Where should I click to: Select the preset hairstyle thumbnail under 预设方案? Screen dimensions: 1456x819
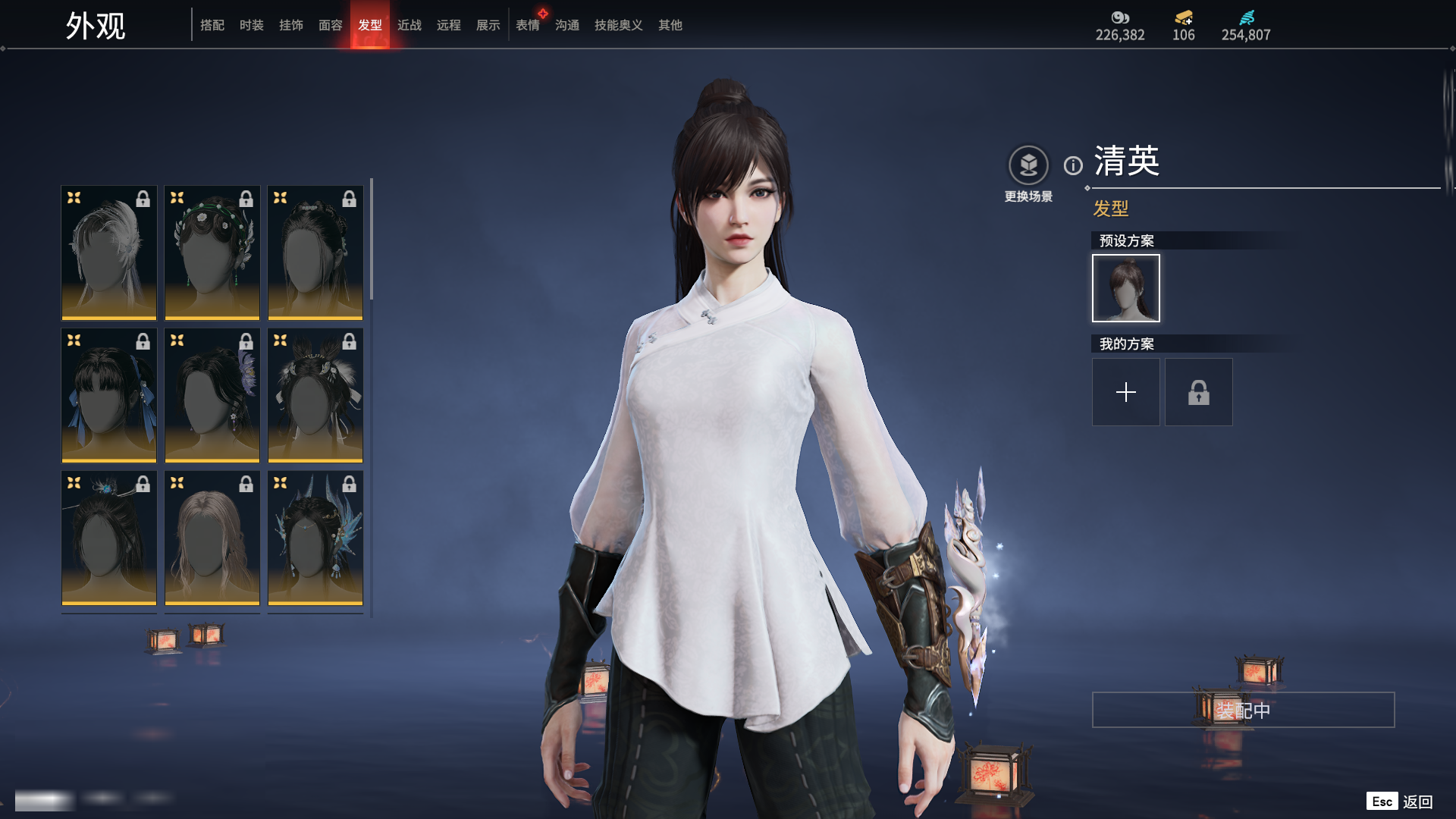click(1126, 288)
